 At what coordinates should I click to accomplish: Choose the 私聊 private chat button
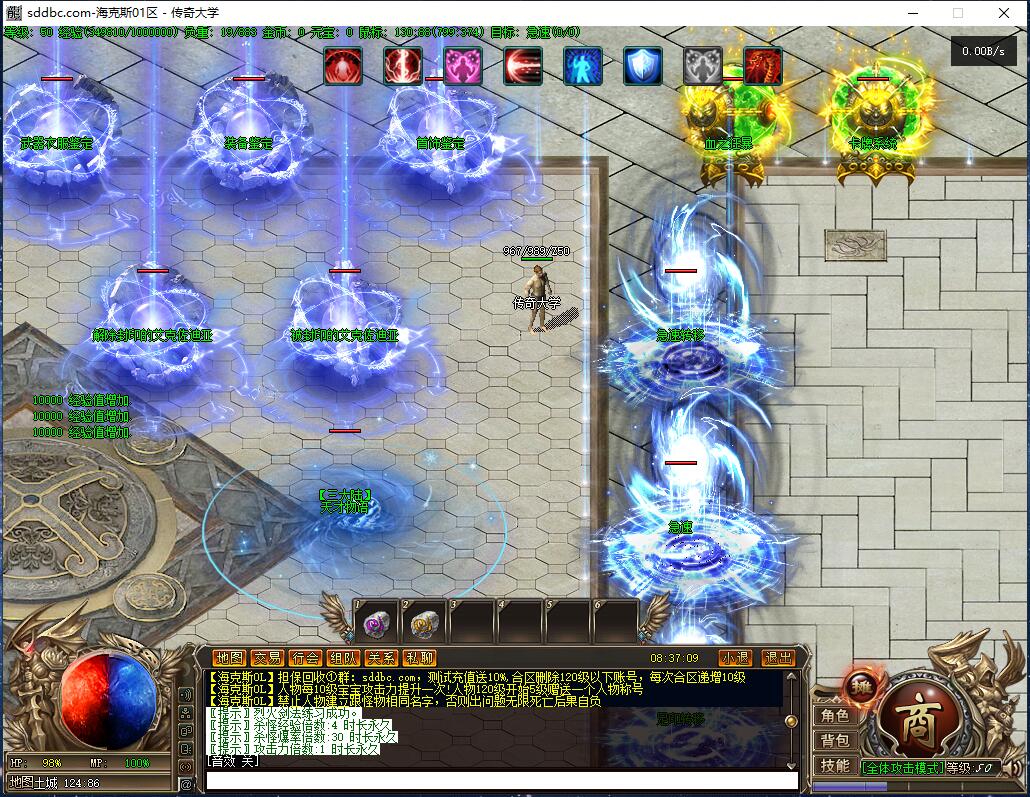(x=419, y=658)
